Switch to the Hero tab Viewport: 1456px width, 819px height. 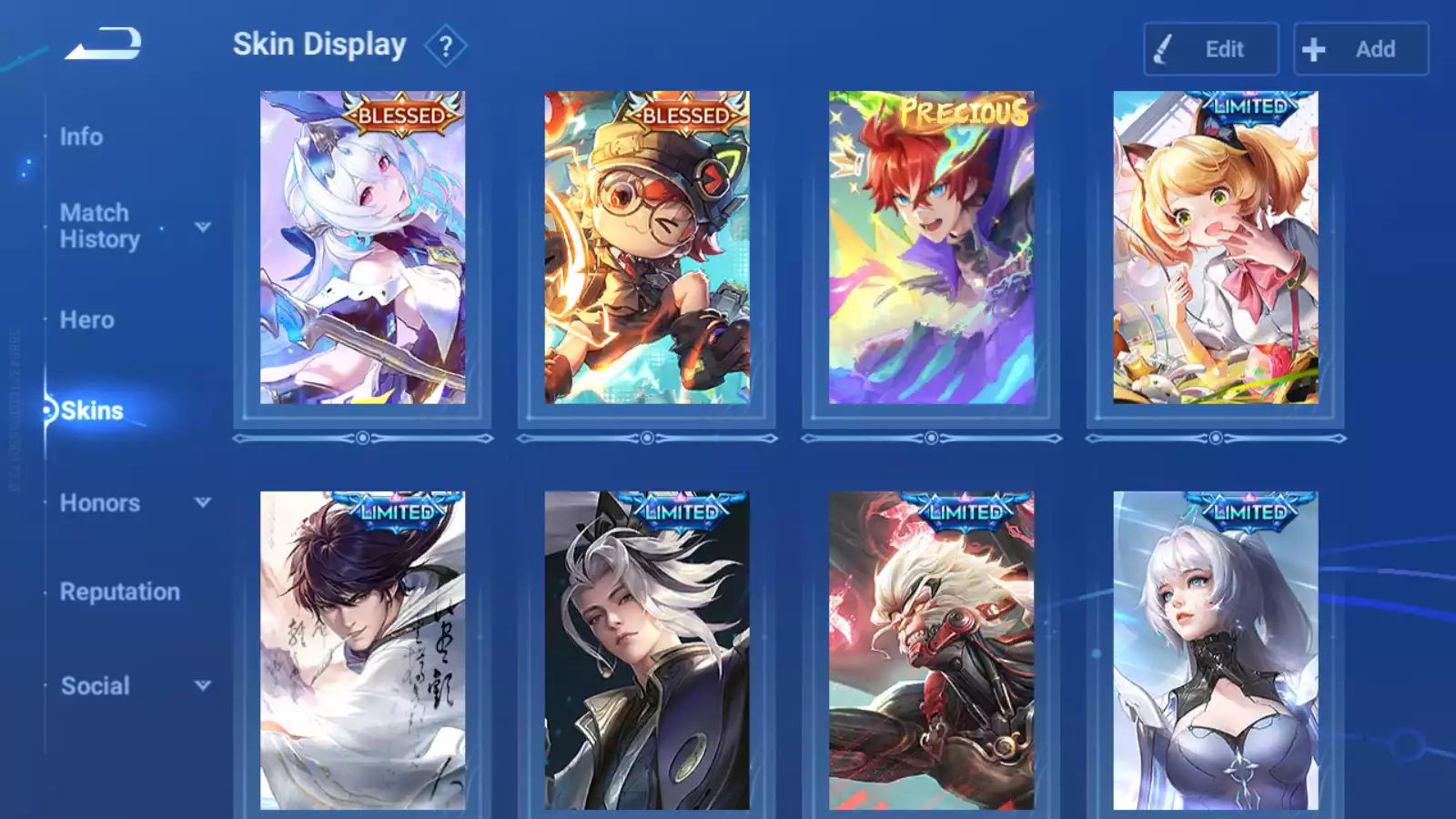(86, 319)
